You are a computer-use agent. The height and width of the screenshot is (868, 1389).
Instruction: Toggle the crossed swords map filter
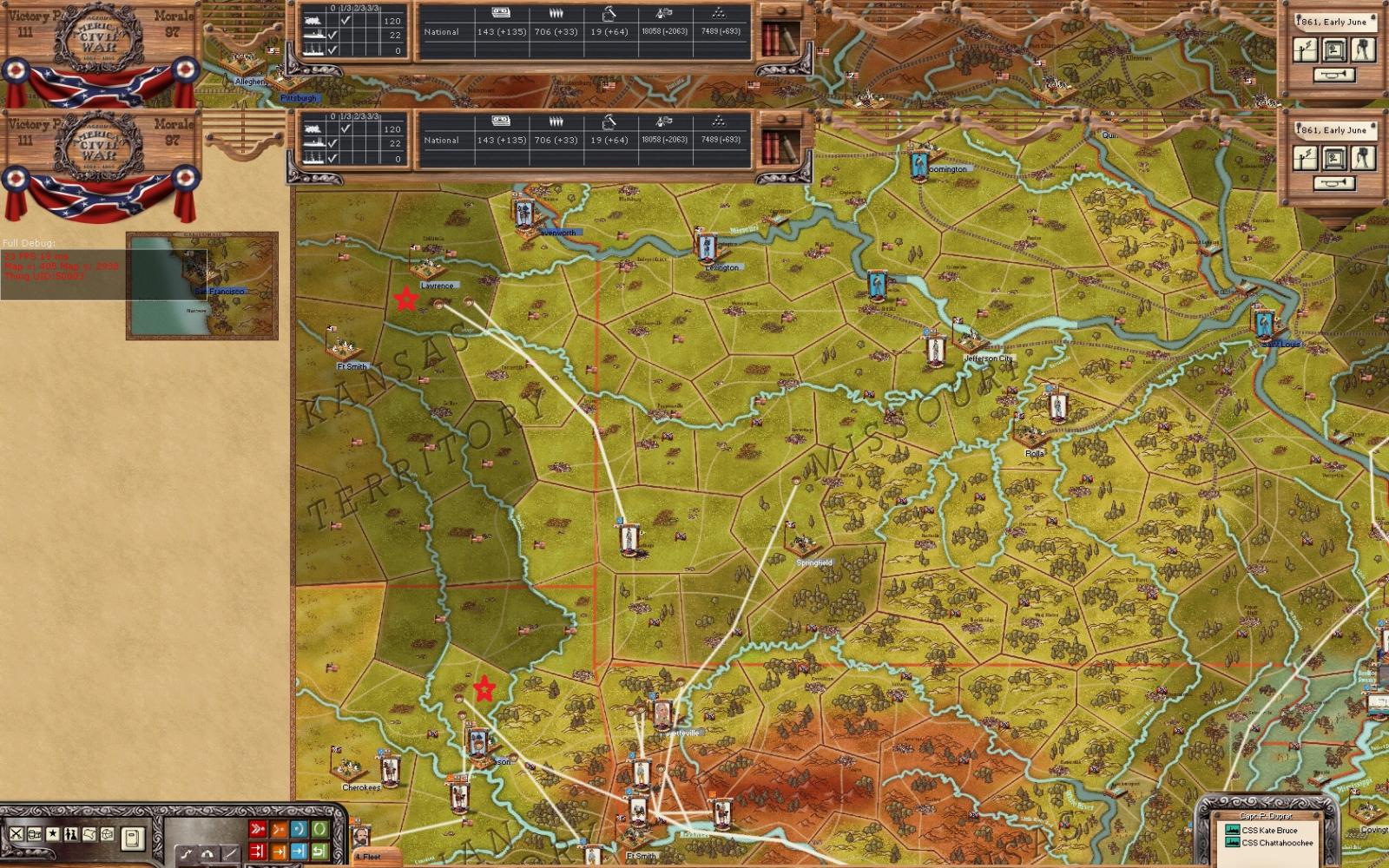(16, 834)
